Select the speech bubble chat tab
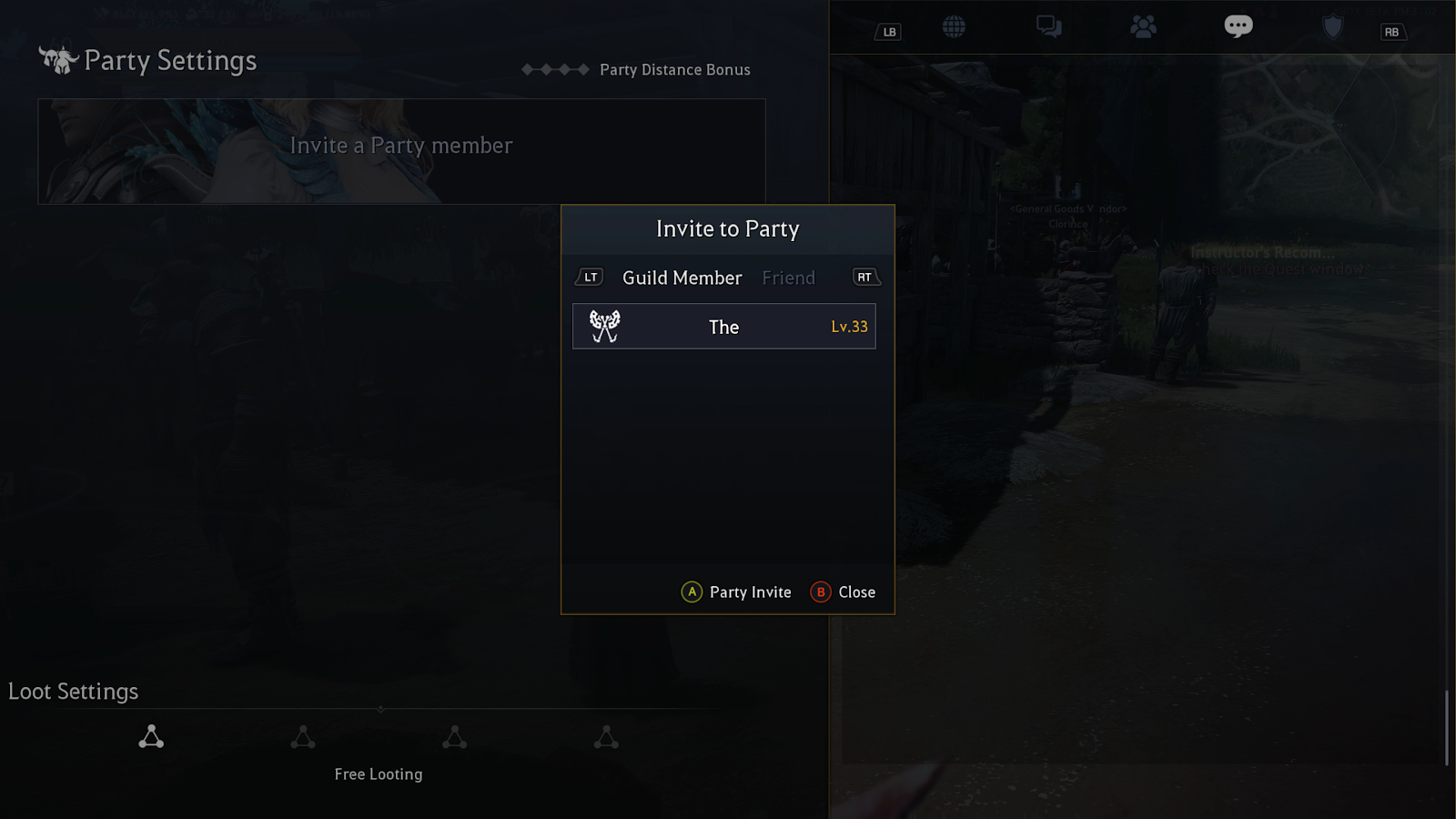 pos(1238,26)
